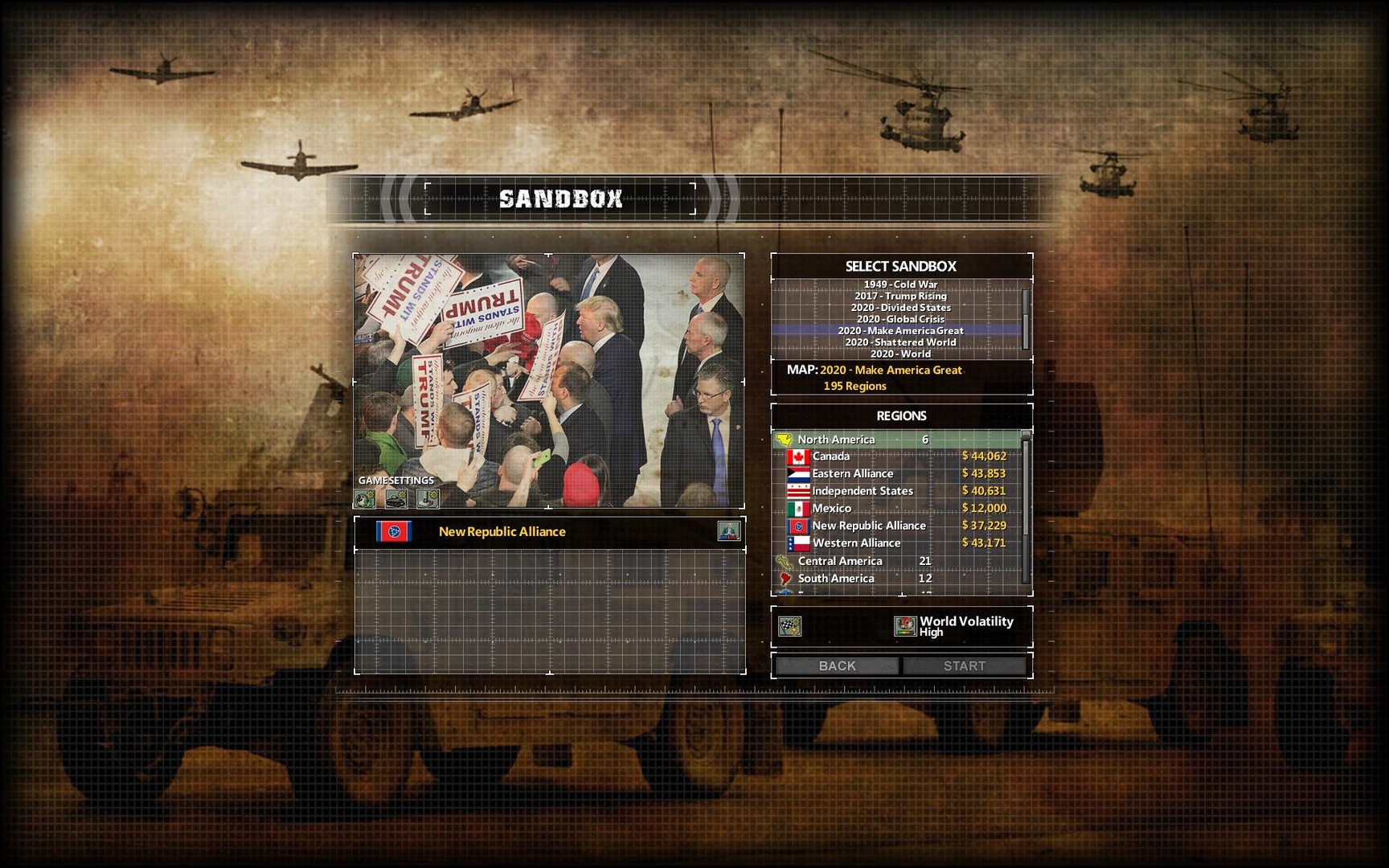Select the 2020 - Make America Great entry

pyautogui.click(x=902, y=330)
